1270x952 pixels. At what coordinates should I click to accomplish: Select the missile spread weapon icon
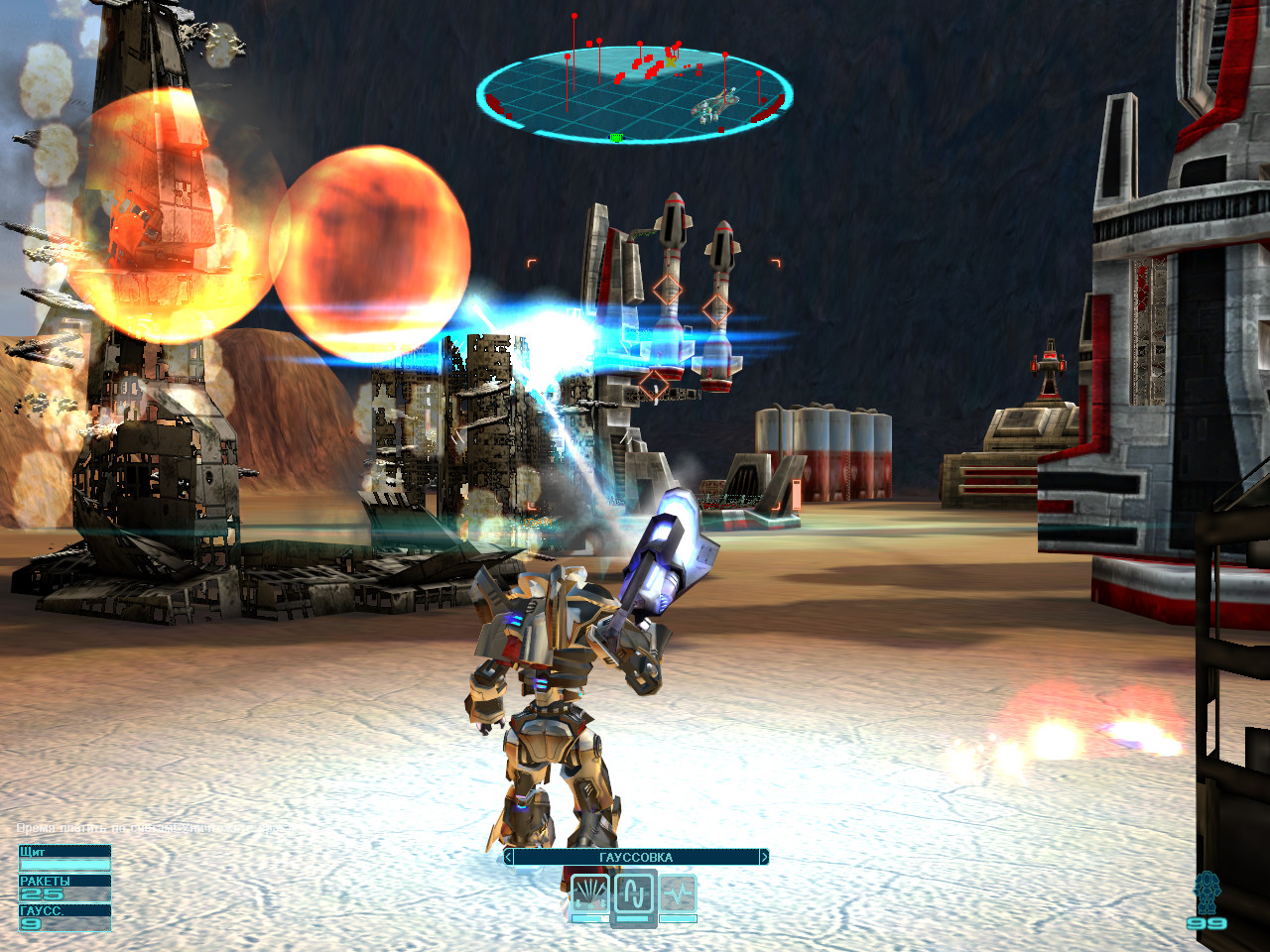pos(590,894)
